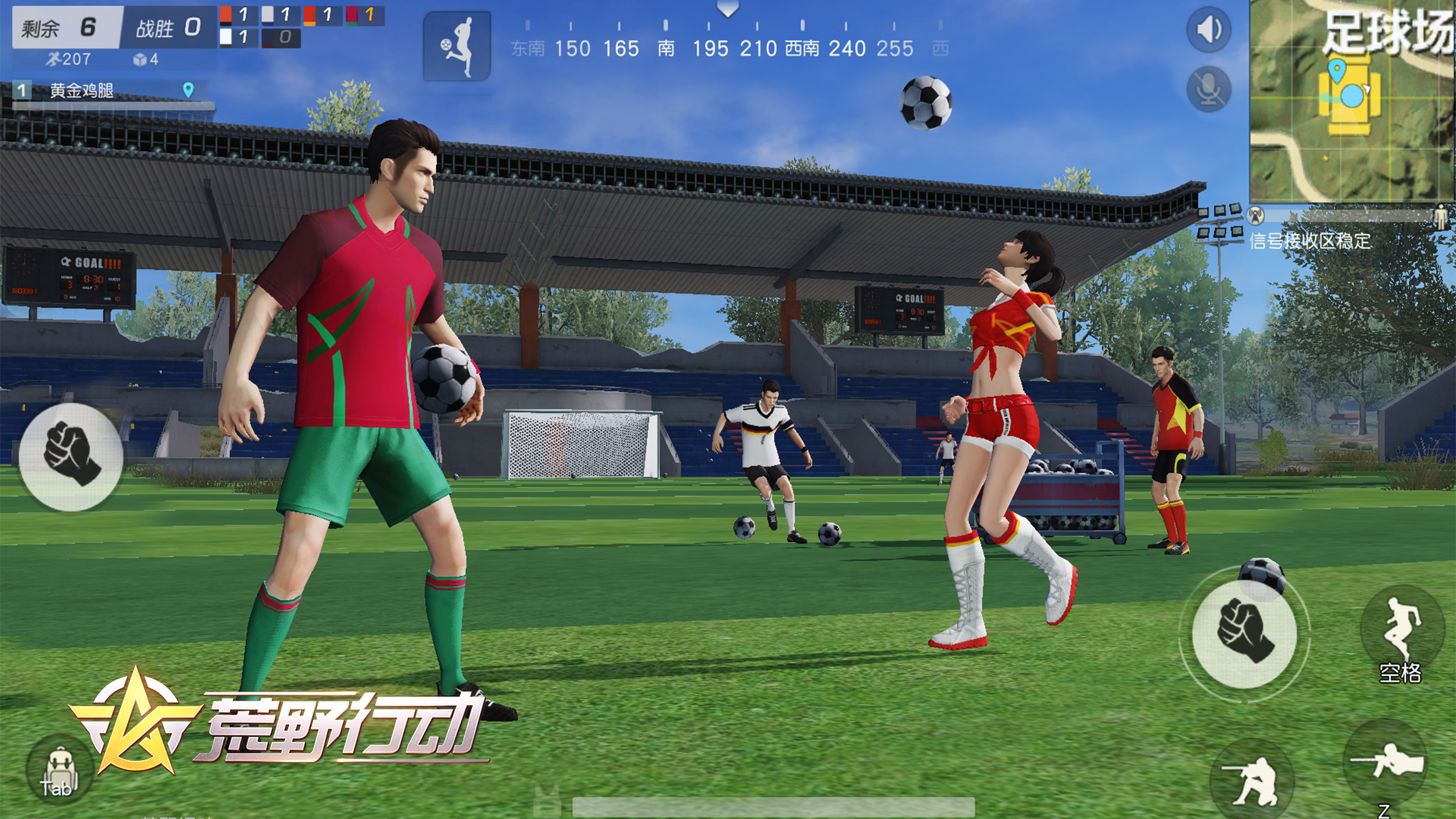Toggle the muted microphone button

[1208, 89]
